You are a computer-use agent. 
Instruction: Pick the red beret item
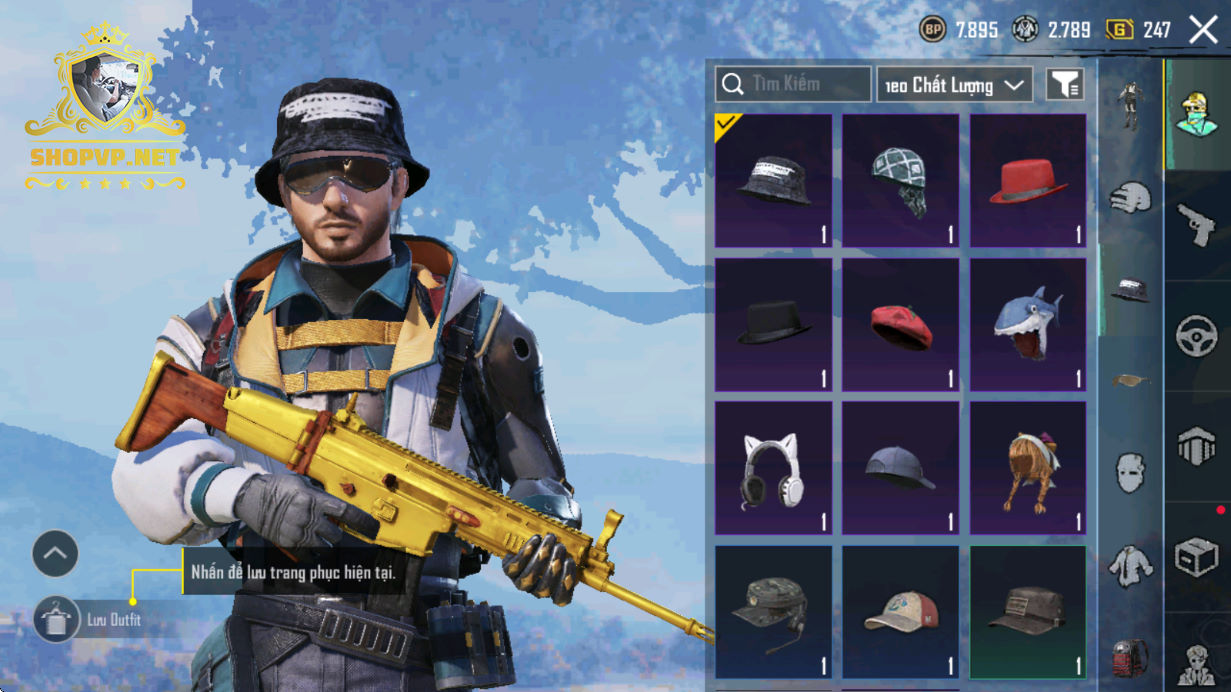coord(900,324)
